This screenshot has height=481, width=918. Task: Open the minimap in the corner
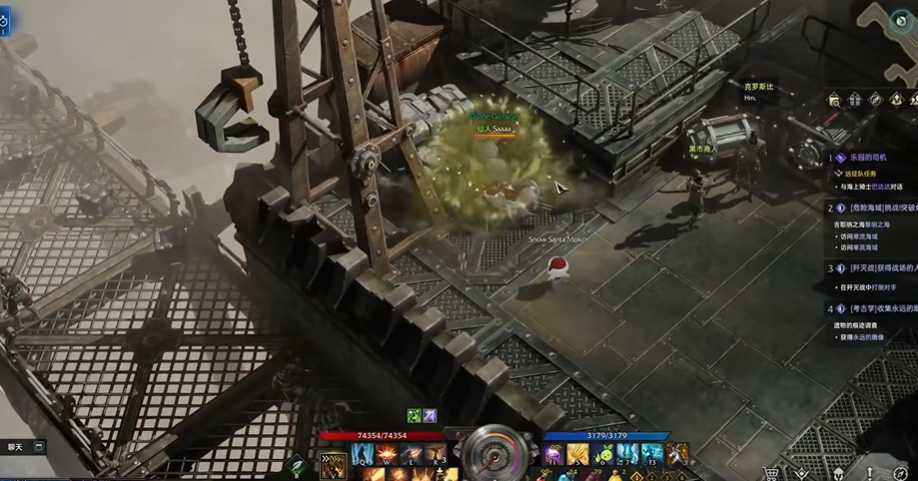pyautogui.click(x=891, y=22)
